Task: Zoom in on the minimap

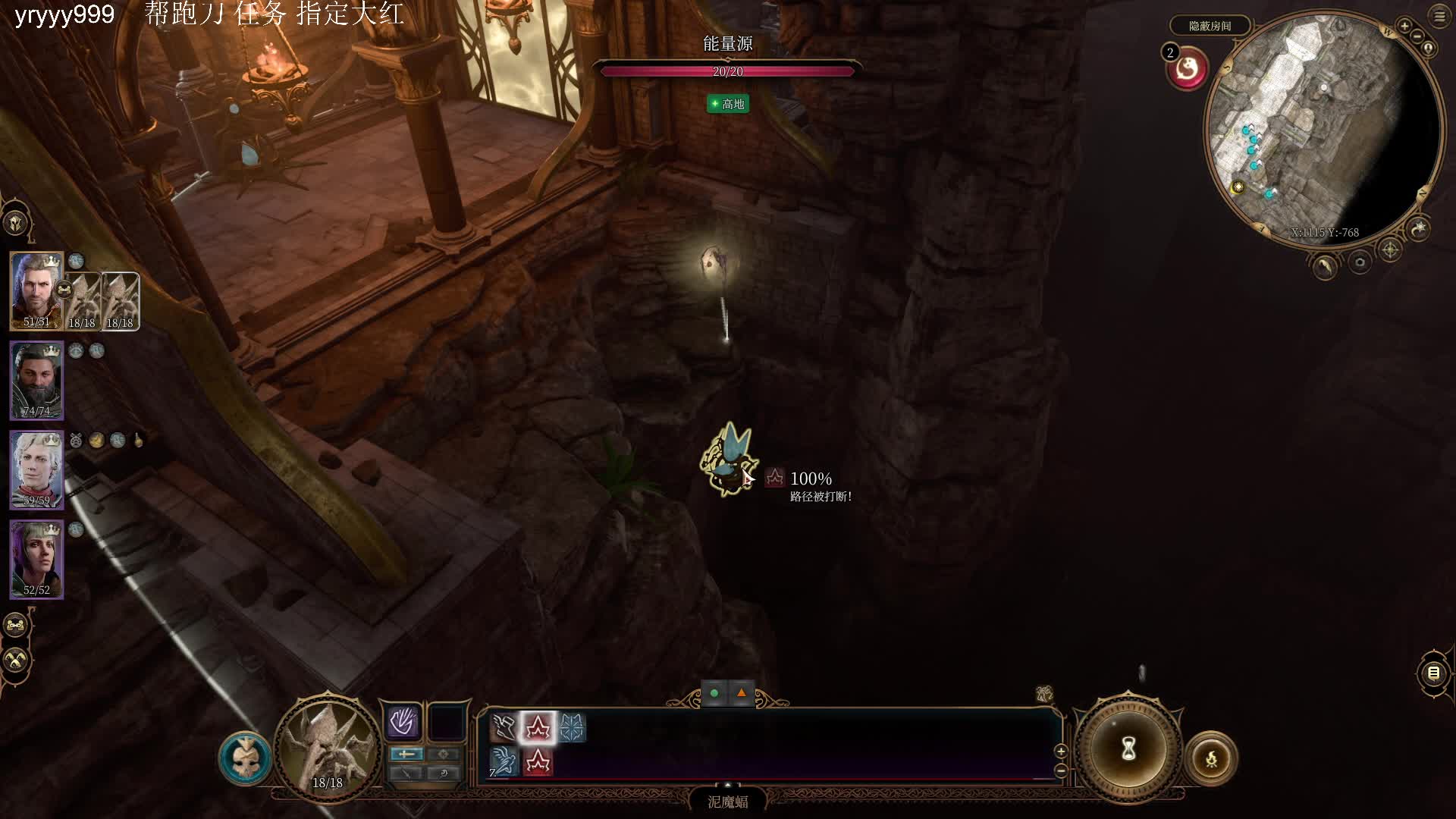Action: click(1404, 27)
